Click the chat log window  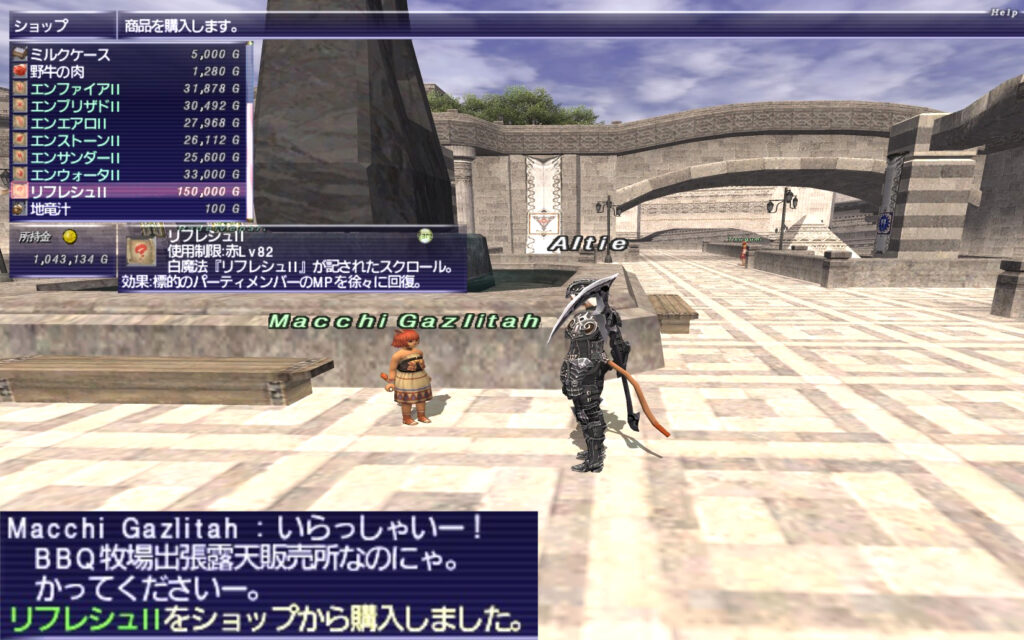point(268,575)
